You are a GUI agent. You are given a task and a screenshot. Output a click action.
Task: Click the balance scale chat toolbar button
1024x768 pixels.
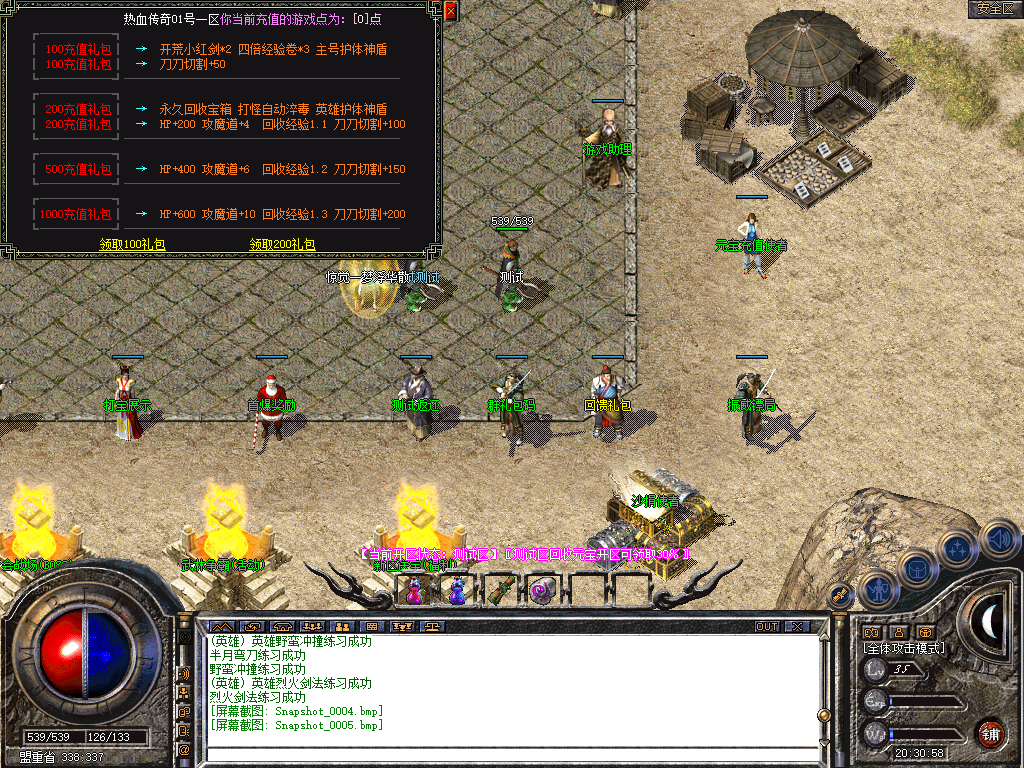pos(433,627)
